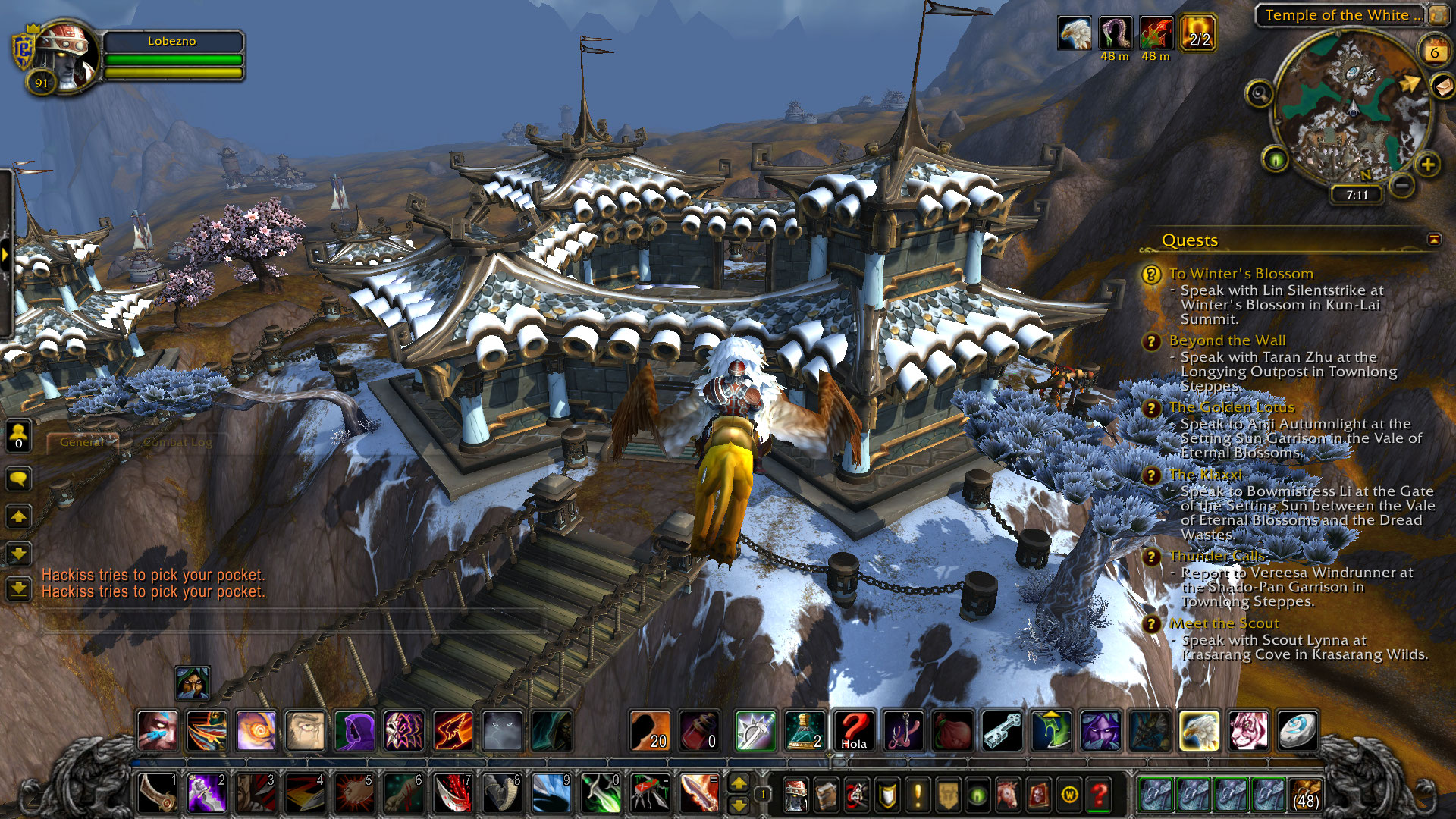The image size is (1456, 819).
Task: Switch to the Combat Log chat tab
Action: tap(177, 442)
